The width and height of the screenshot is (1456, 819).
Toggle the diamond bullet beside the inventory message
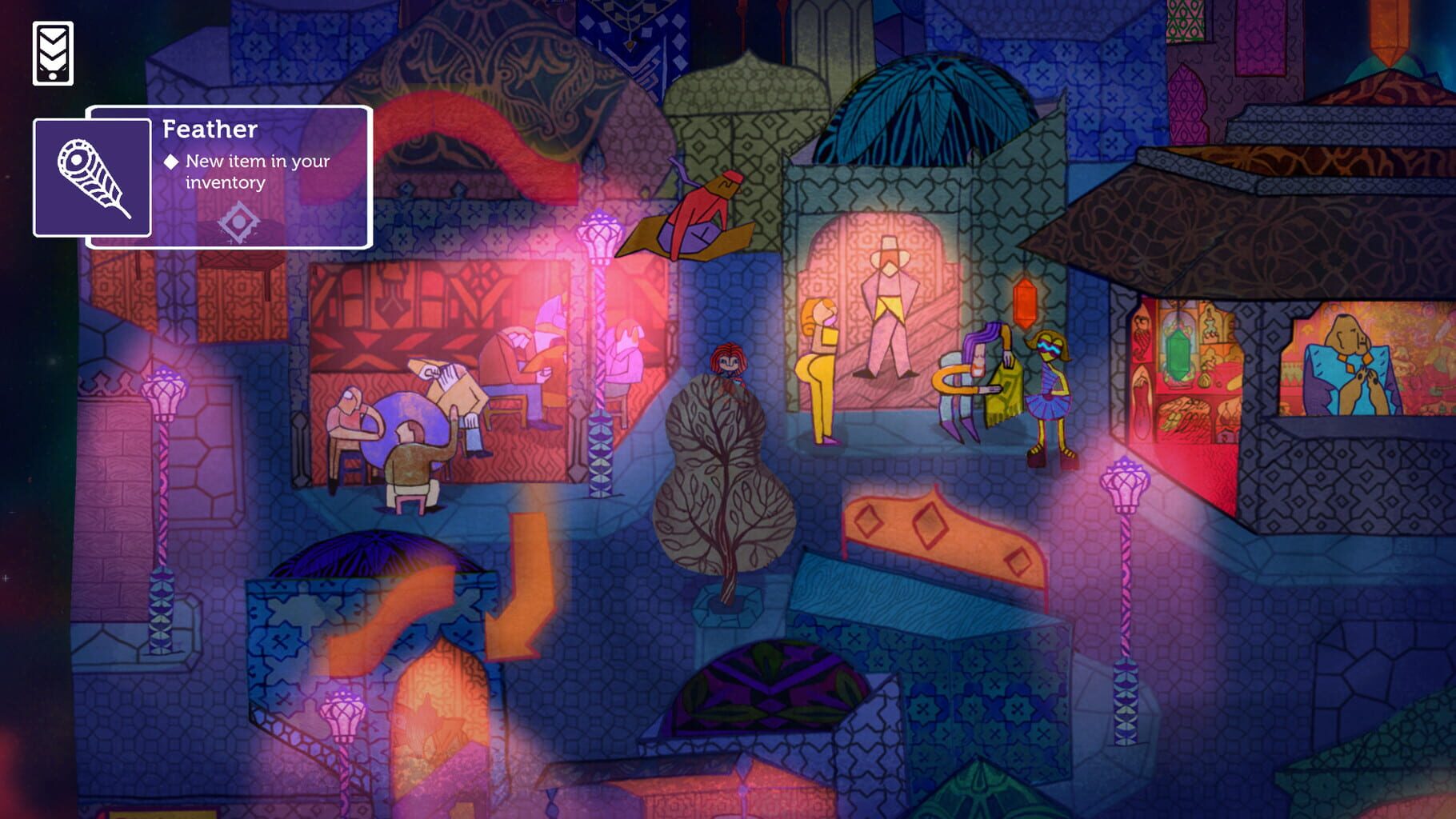[x=173, y=161]
